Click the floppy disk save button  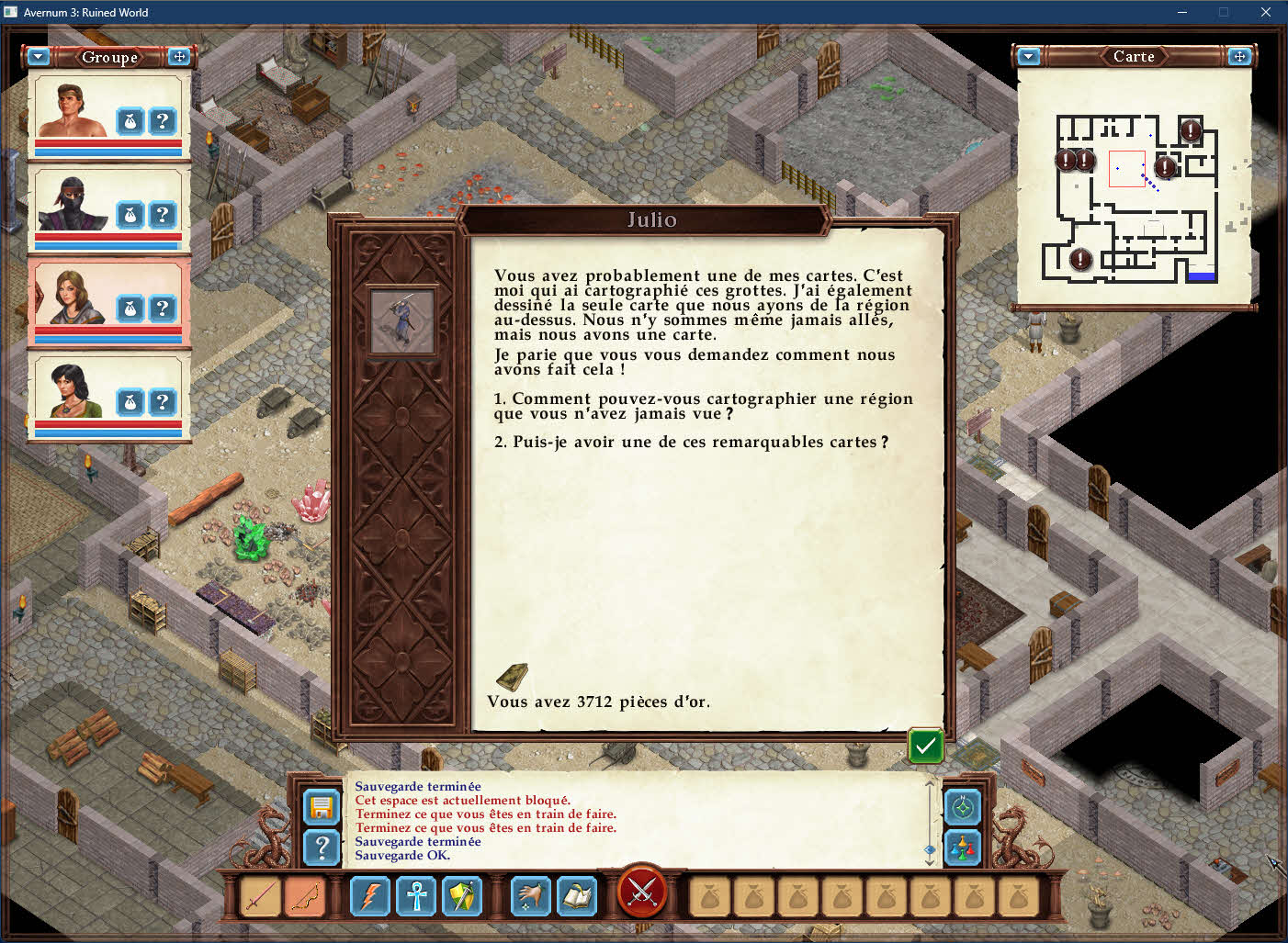(x=322, y=807)
